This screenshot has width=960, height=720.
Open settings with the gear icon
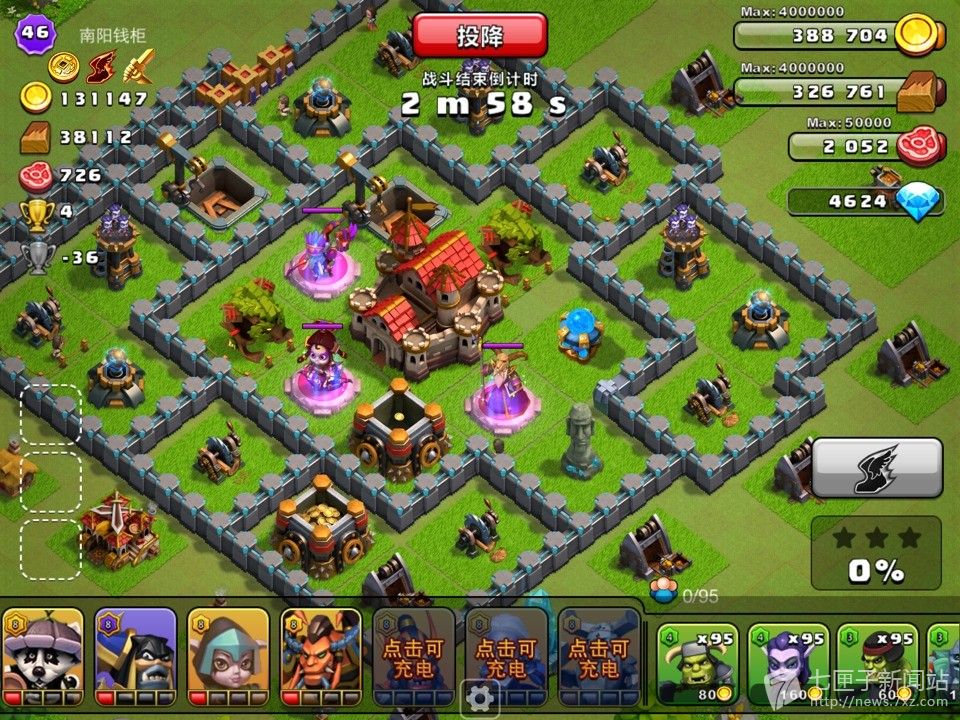point(481,696)
